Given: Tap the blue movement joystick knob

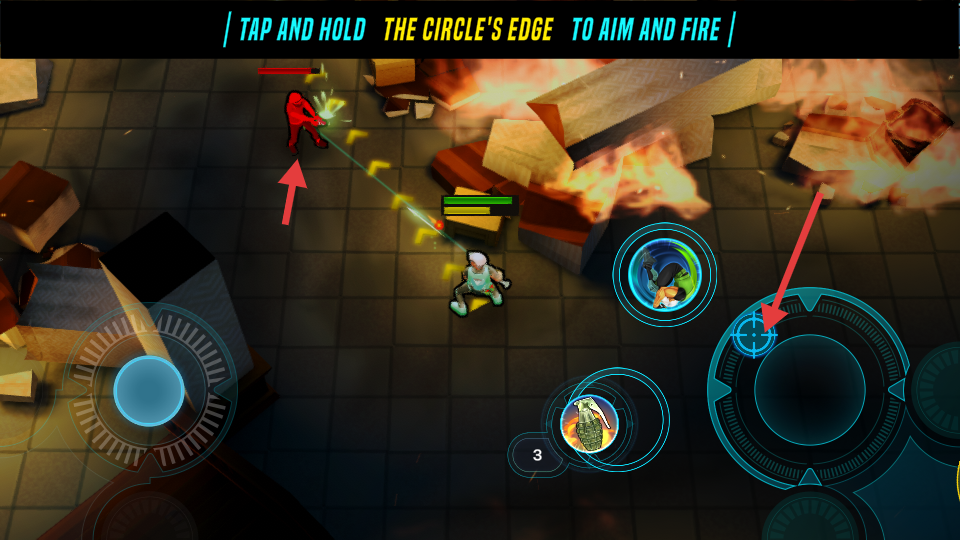Looking at the screenshot, I should (149, 391).
